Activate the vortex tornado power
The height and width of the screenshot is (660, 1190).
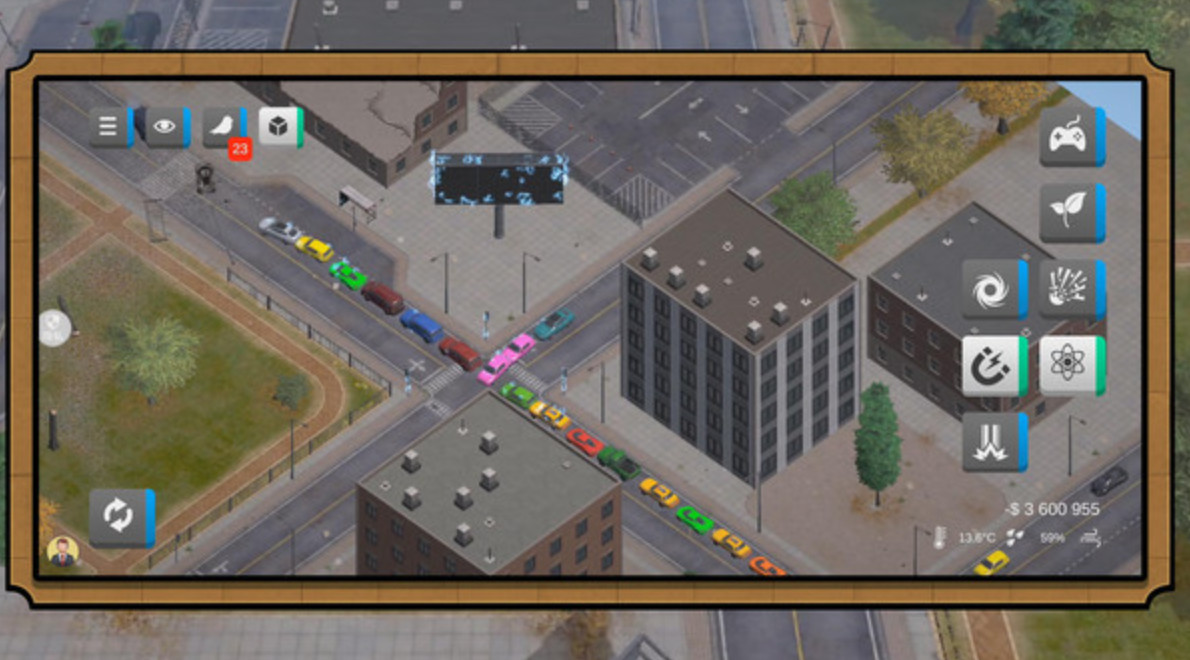click(992, 289)
